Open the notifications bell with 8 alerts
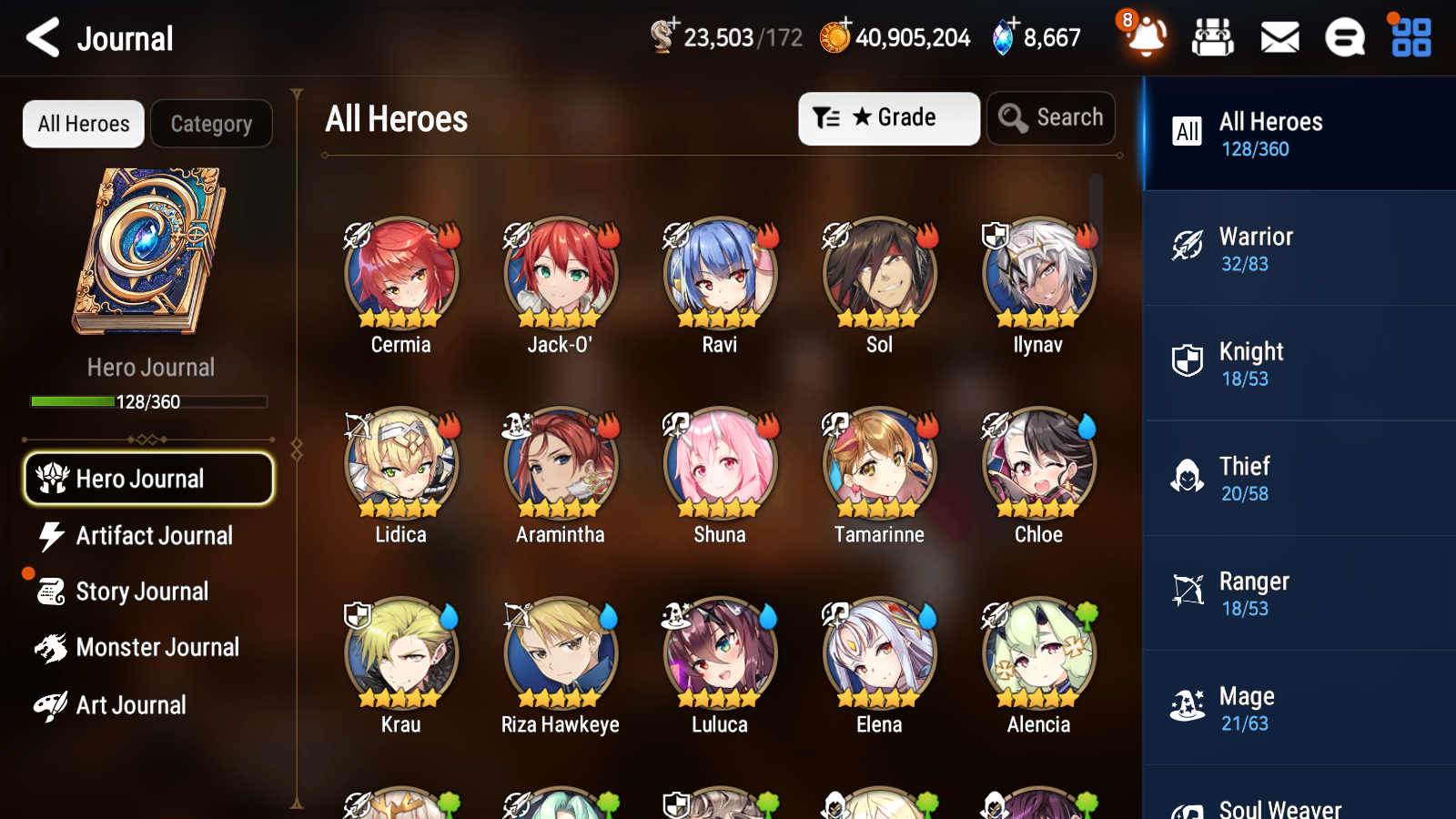The image size is (1456, 819). click(1146, 37)
